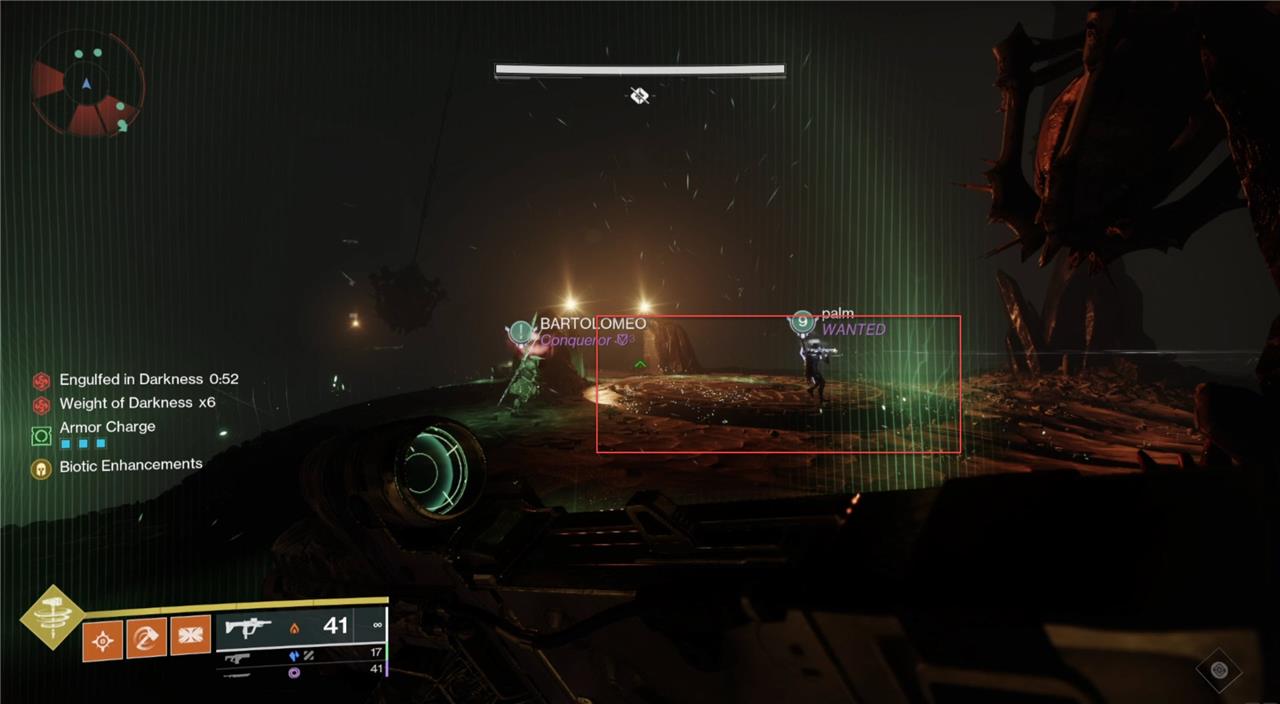
Task: Activate the hammer Super ability diamond
Action: tap(52, 617)
